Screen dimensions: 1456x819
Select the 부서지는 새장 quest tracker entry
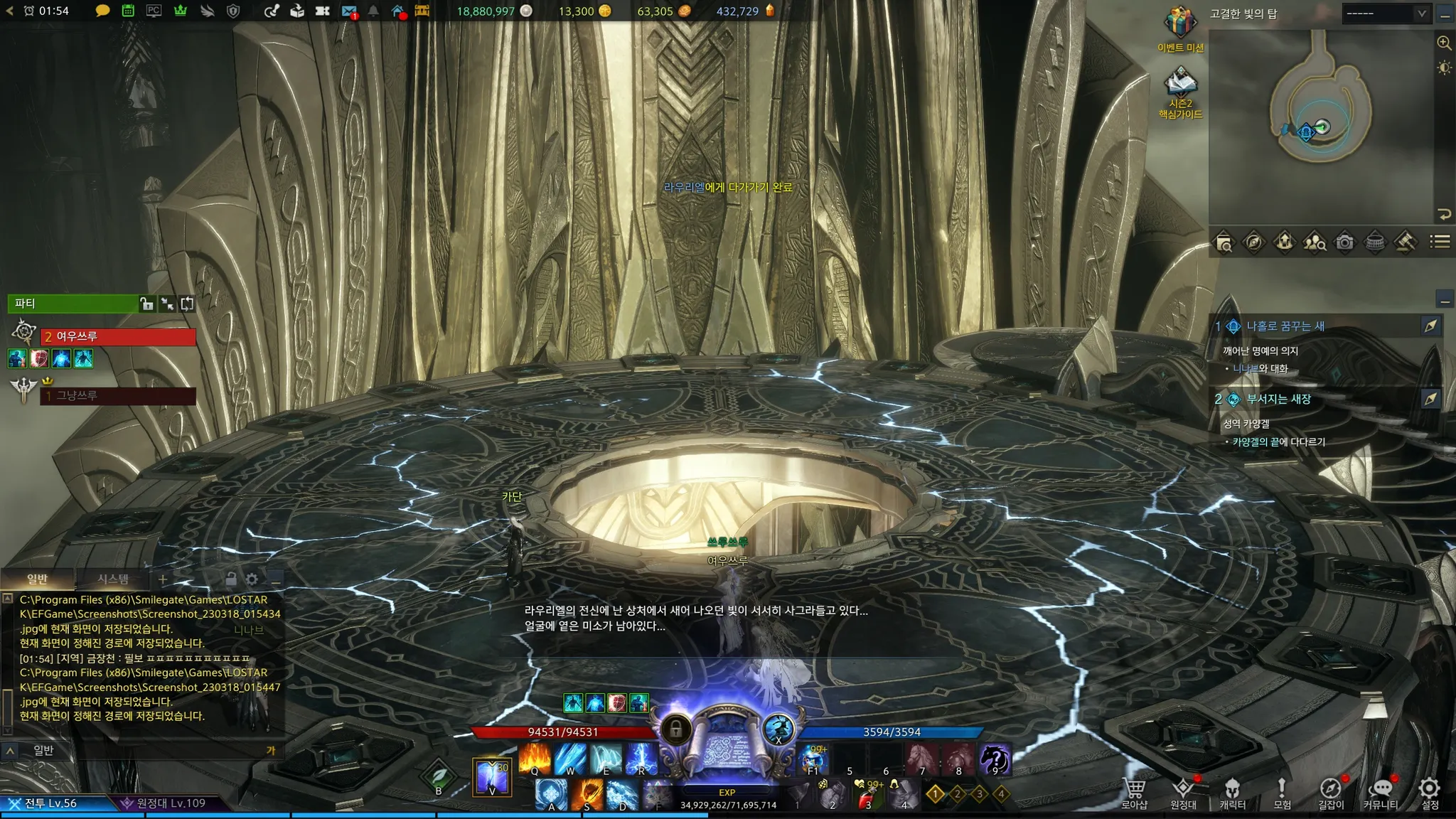click(x=1278, y=399)
